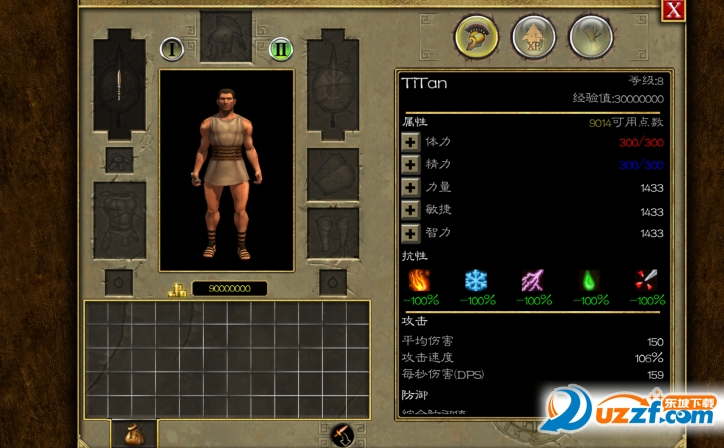724x448 pixels.
Task: Add a point to 体力 (health)
Action: point(410,142)
